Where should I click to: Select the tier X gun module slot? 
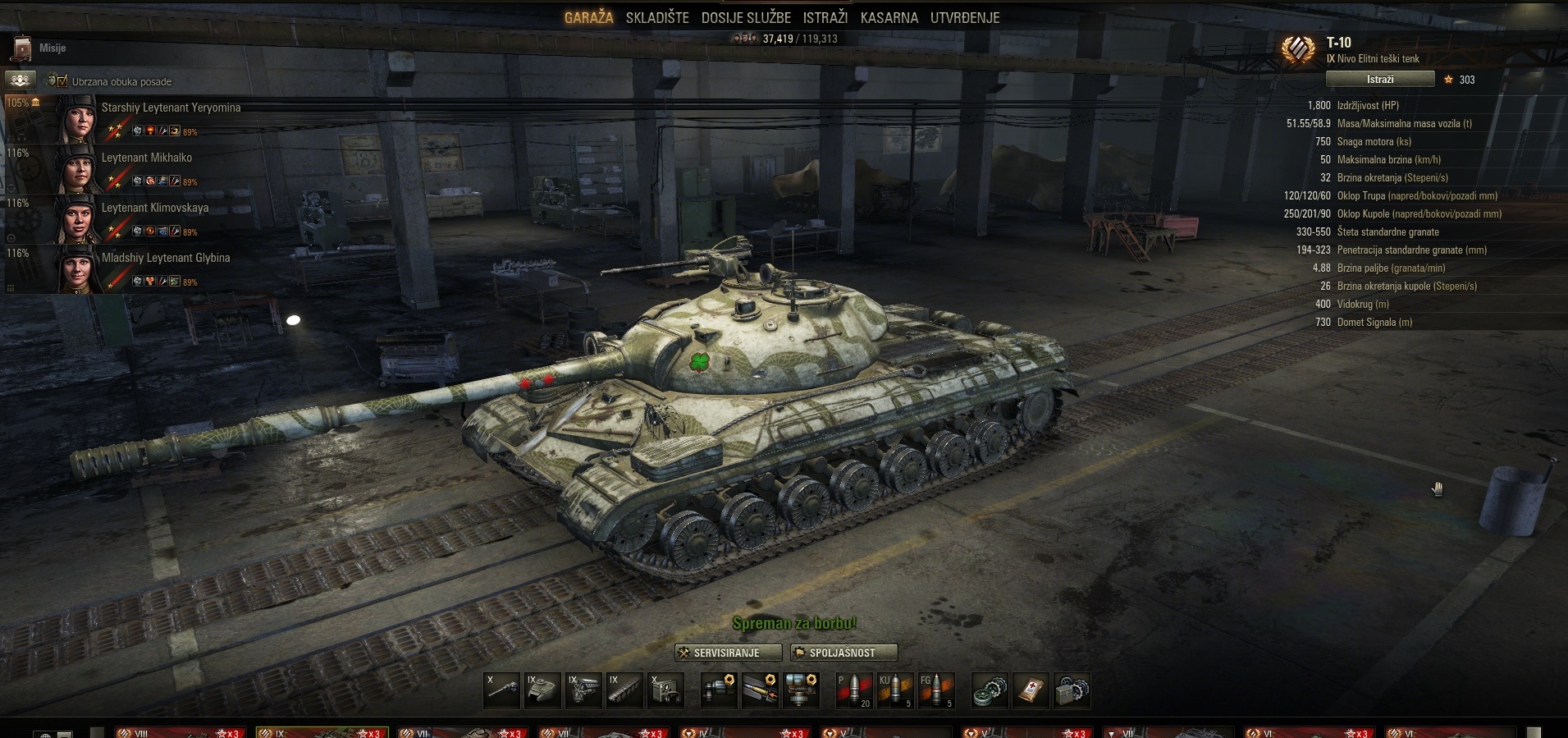tap(502, 690)
